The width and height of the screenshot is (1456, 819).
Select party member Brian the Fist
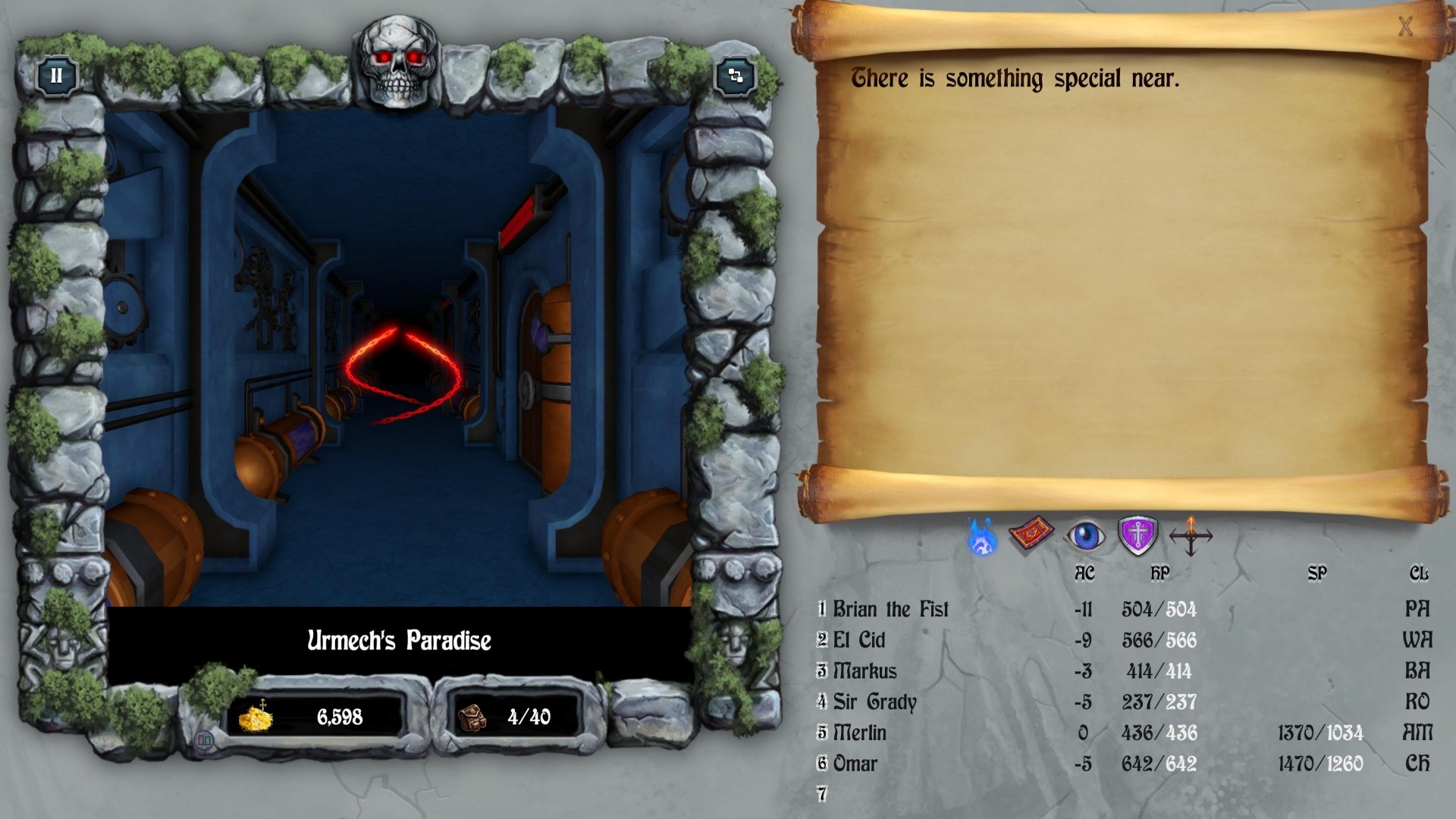point(890,609)
